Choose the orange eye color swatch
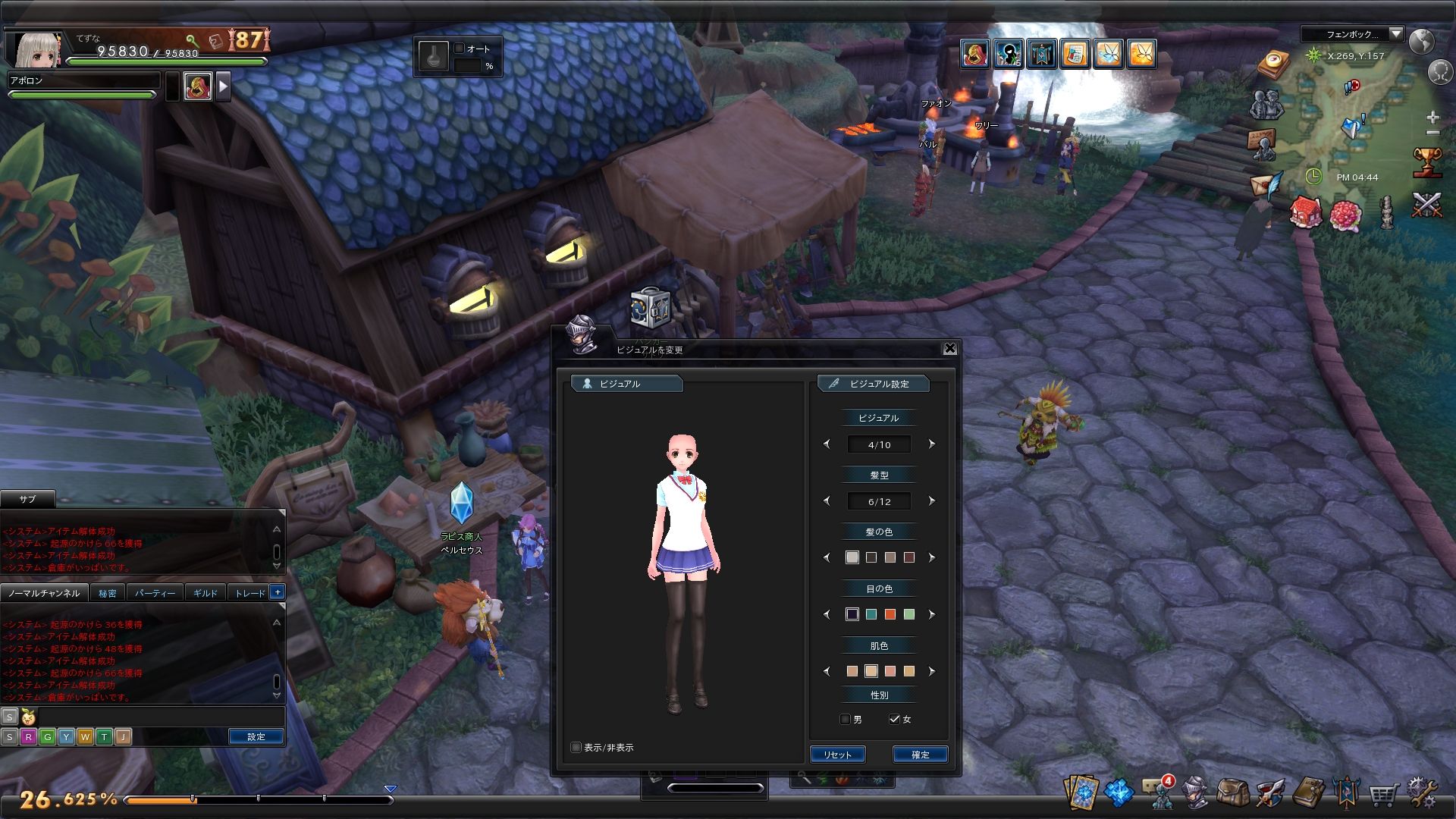Viewport: 1456px width, 819px height. click(890, 614)
